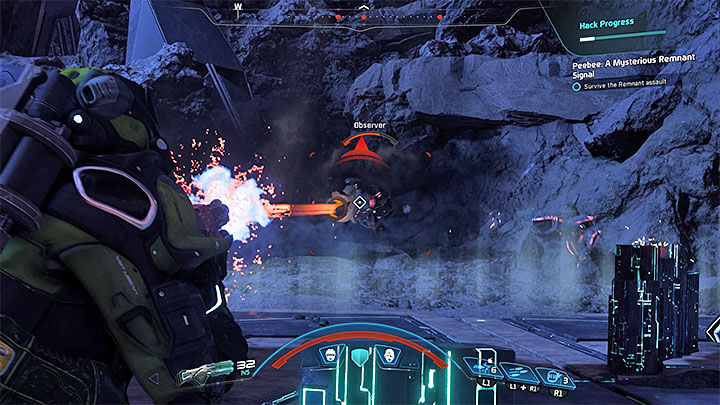Click the compass bar's W heading marker
720x405 pixels.
click(238, 5)
